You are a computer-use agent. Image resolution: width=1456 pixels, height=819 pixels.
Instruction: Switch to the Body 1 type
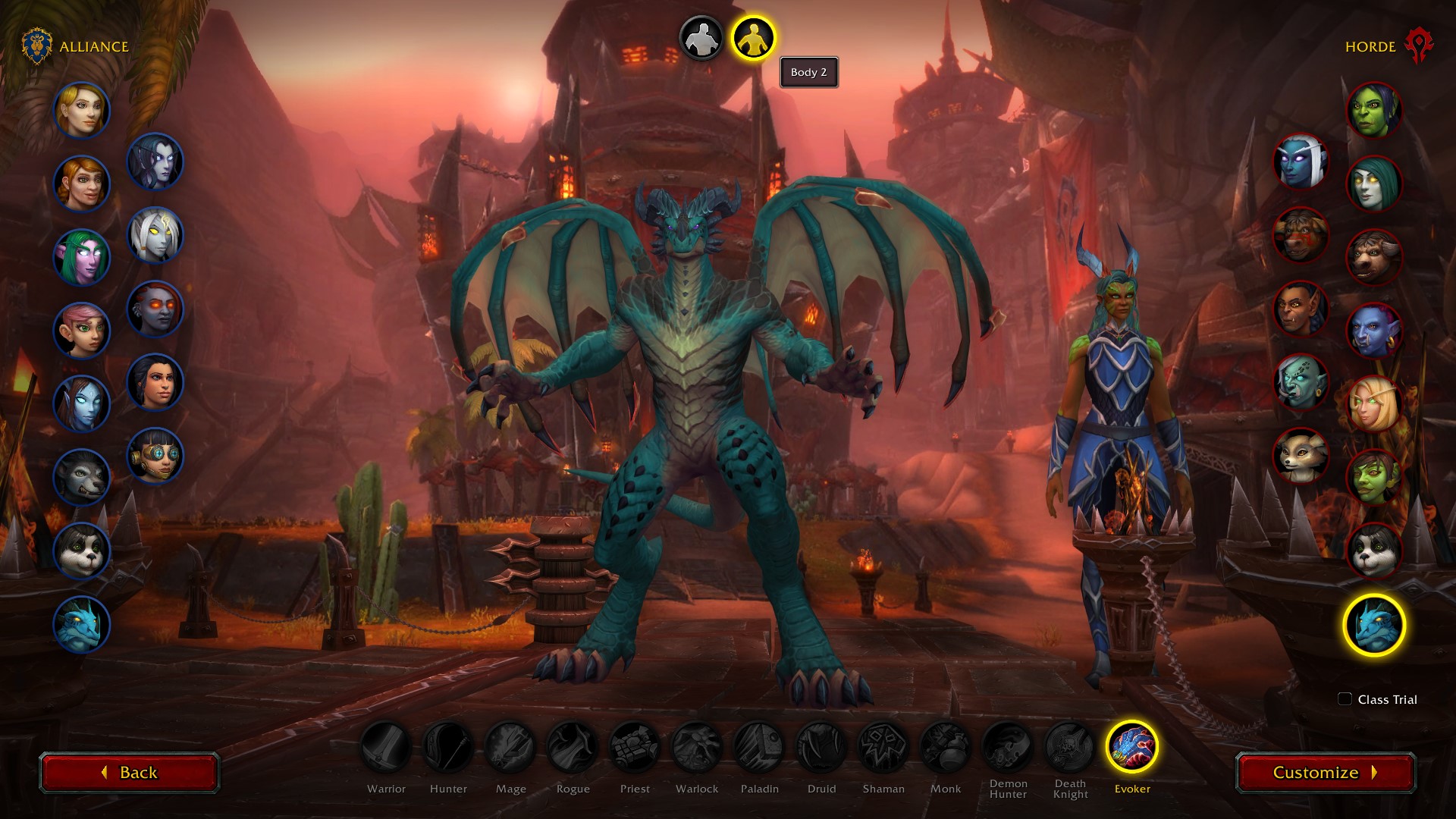coord(701,38)
